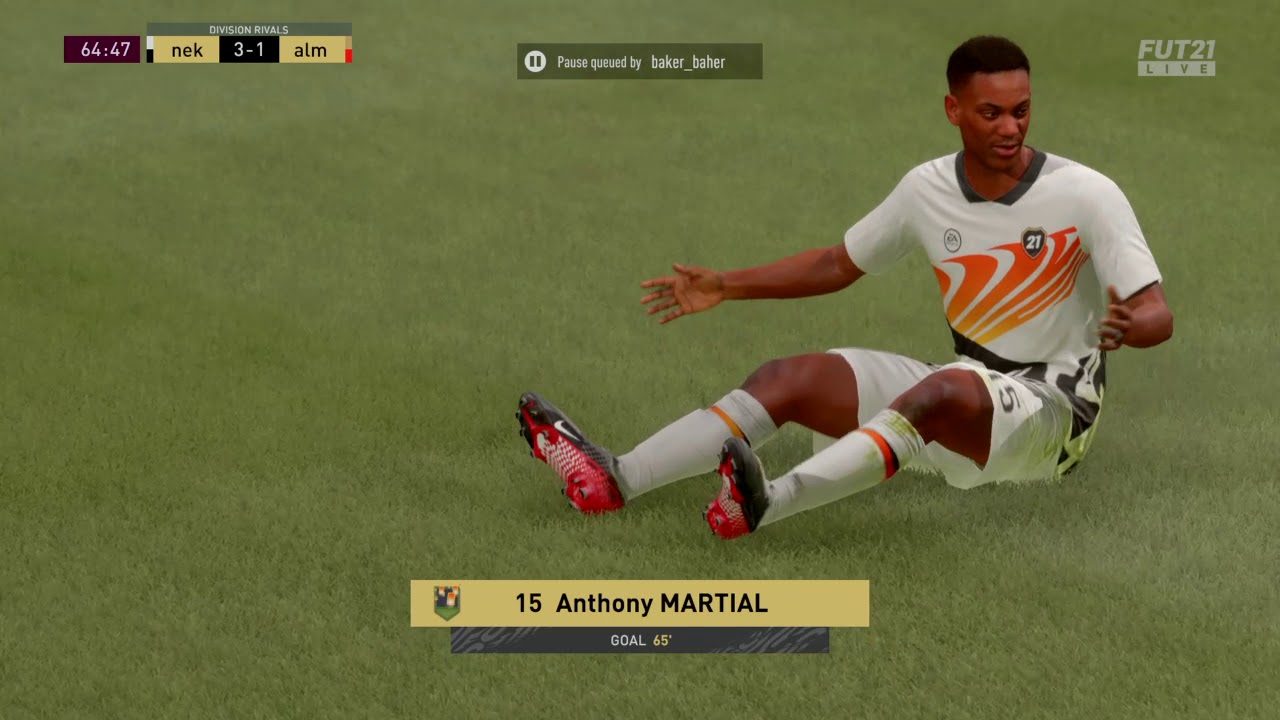The width and height of the screenshot is (1280, 720).
Task: Click the club crest beside Martial's name
Action: 447,603
